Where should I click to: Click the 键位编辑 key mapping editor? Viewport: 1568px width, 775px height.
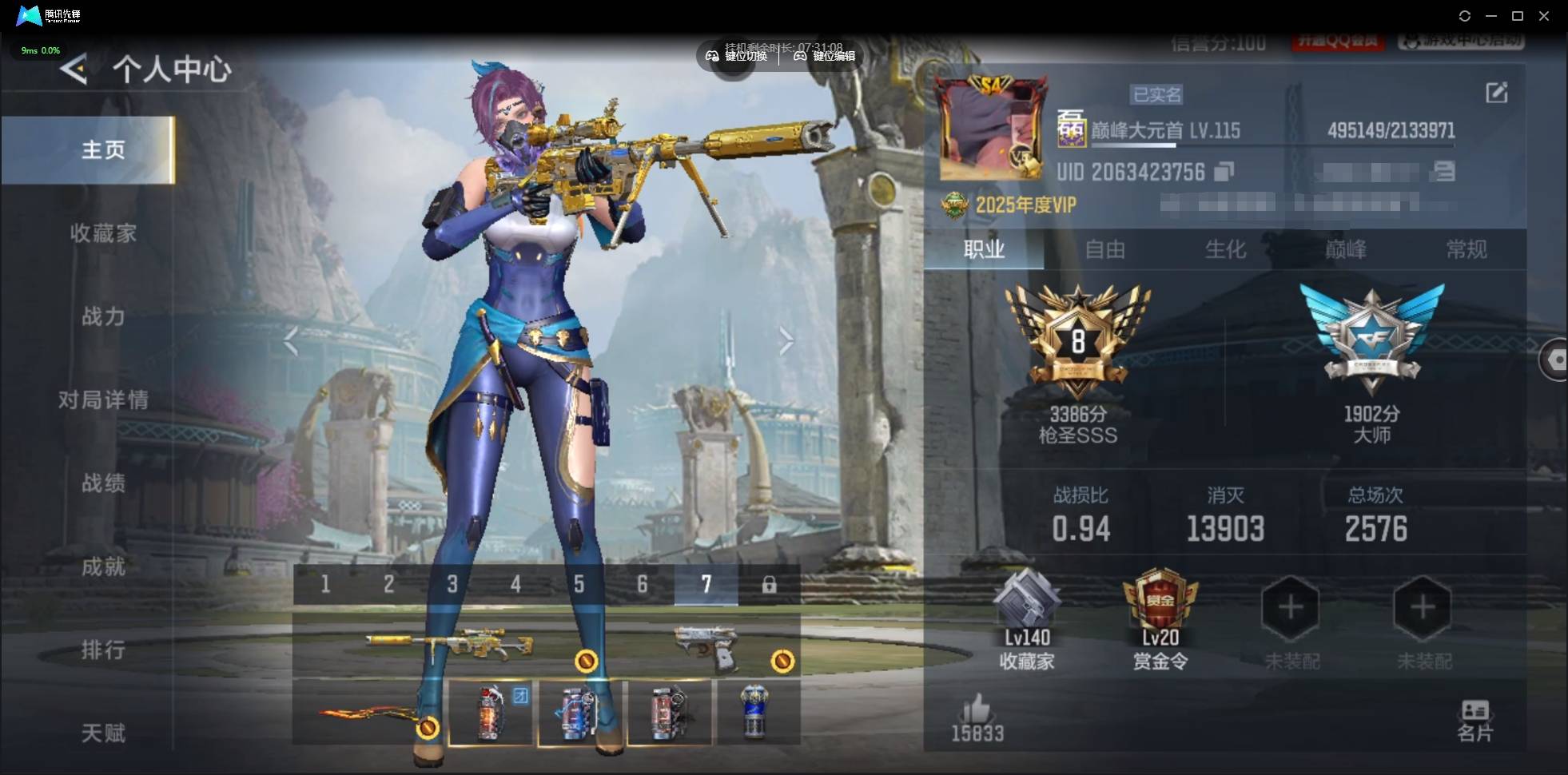(825, 56)
